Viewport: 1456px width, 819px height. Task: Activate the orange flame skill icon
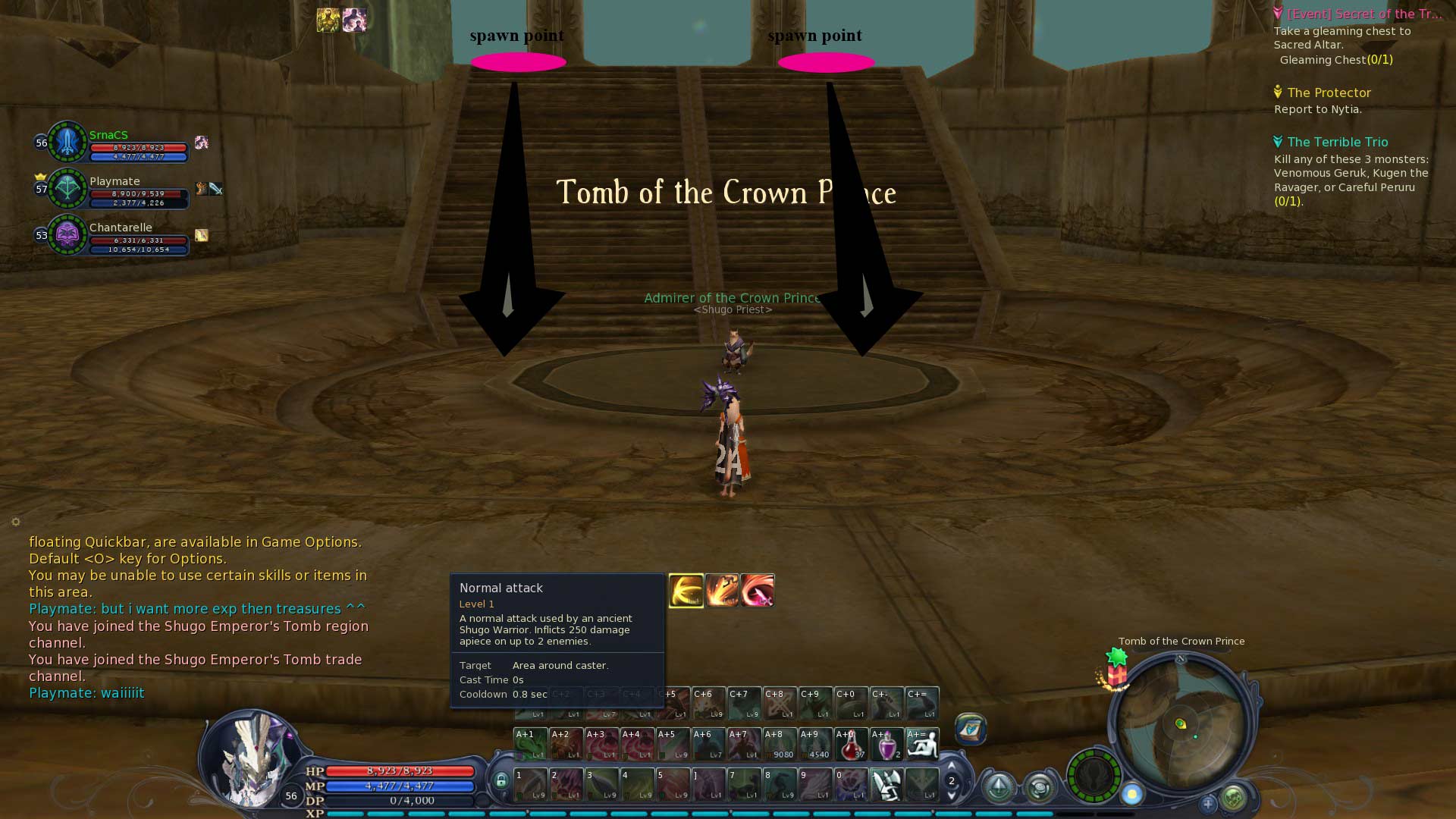(721, 591)
